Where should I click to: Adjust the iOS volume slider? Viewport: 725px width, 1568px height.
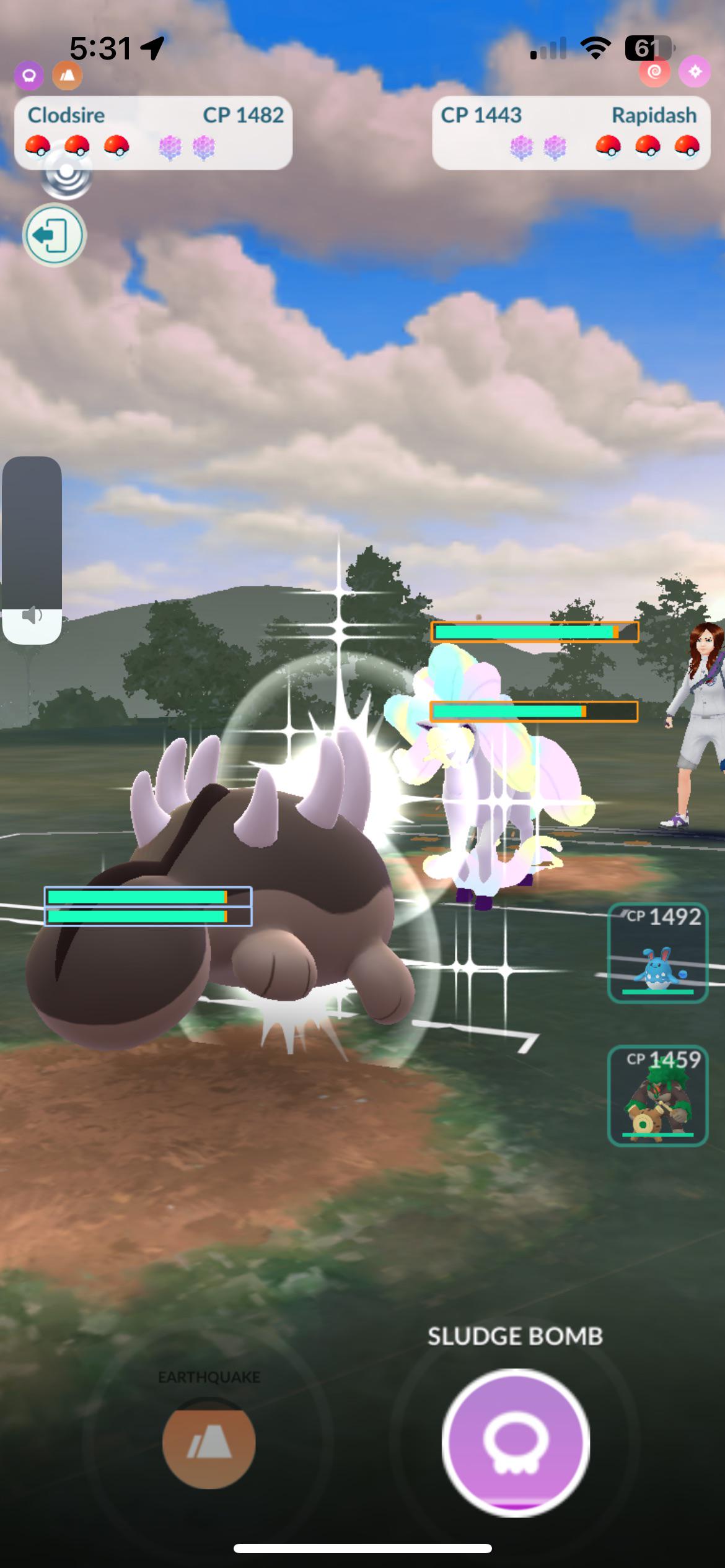click(x=32, y=550)
